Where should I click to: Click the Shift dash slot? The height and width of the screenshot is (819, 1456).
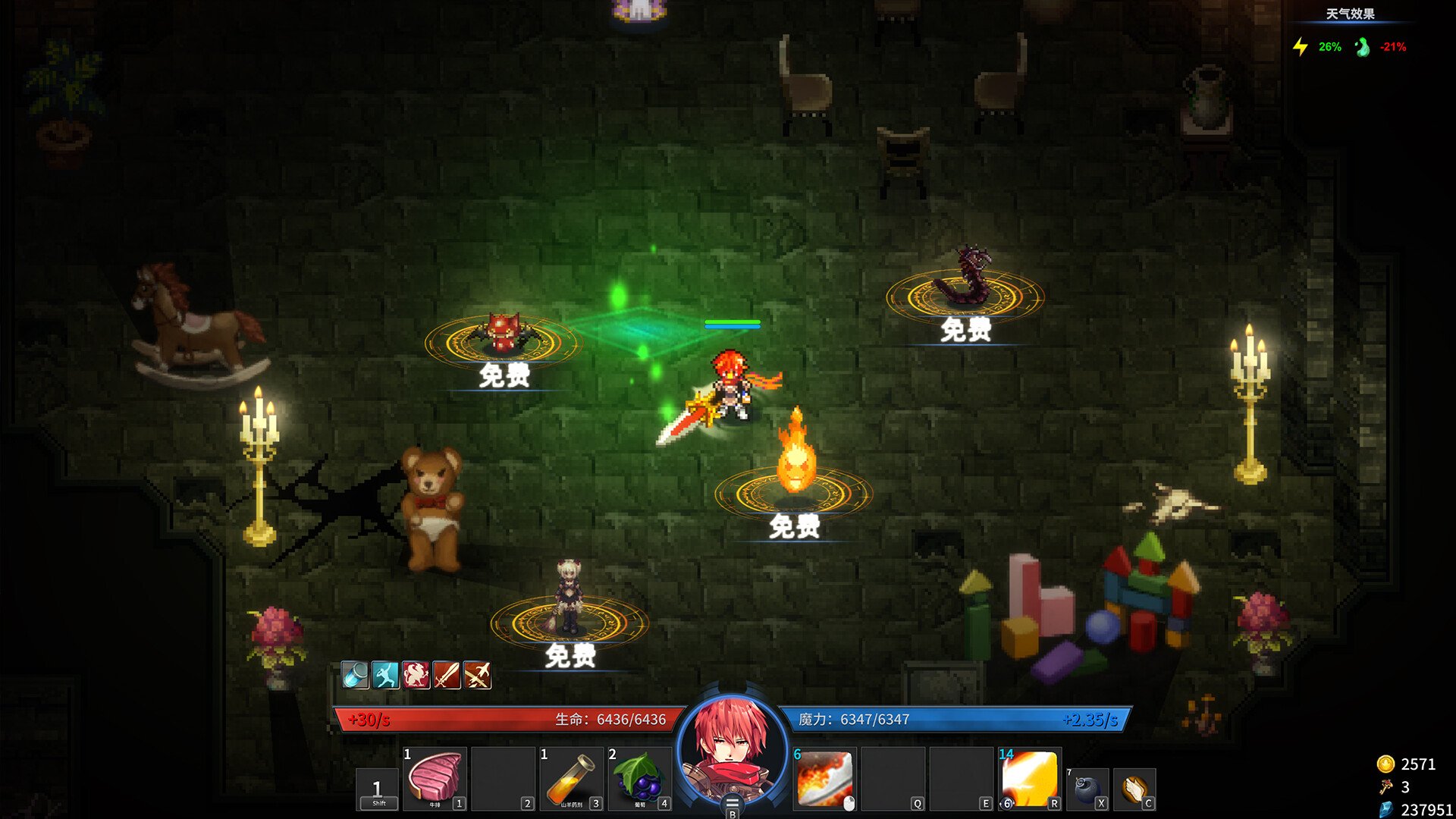pyautogui.click(x=378, y=790)
